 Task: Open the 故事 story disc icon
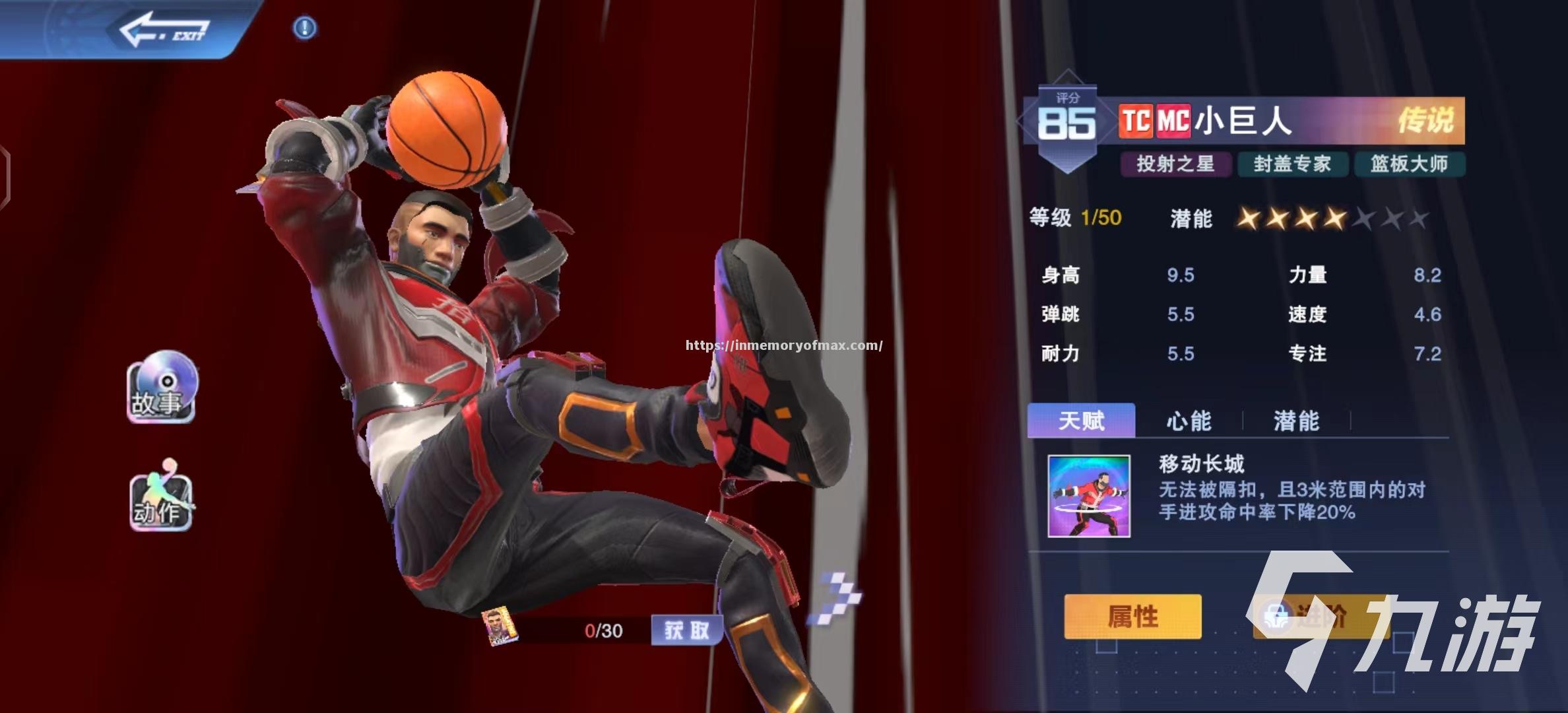click(x=162, y=387)
